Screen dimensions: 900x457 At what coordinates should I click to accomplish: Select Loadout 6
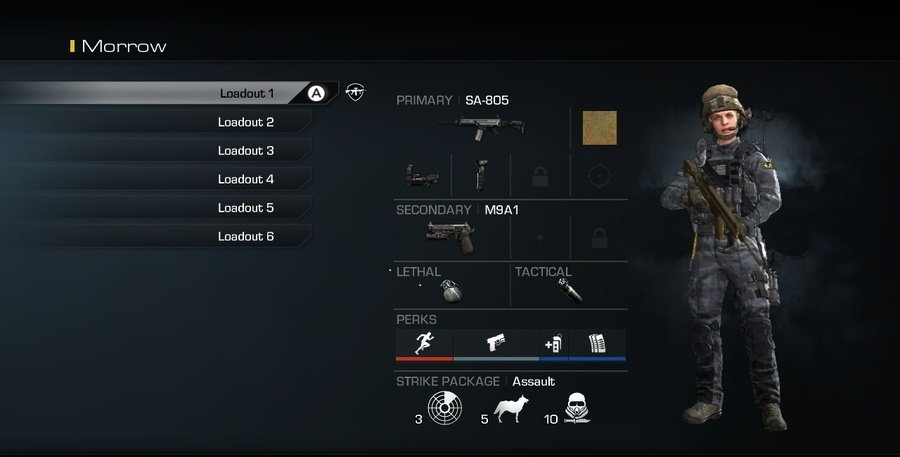pos(246,237)
